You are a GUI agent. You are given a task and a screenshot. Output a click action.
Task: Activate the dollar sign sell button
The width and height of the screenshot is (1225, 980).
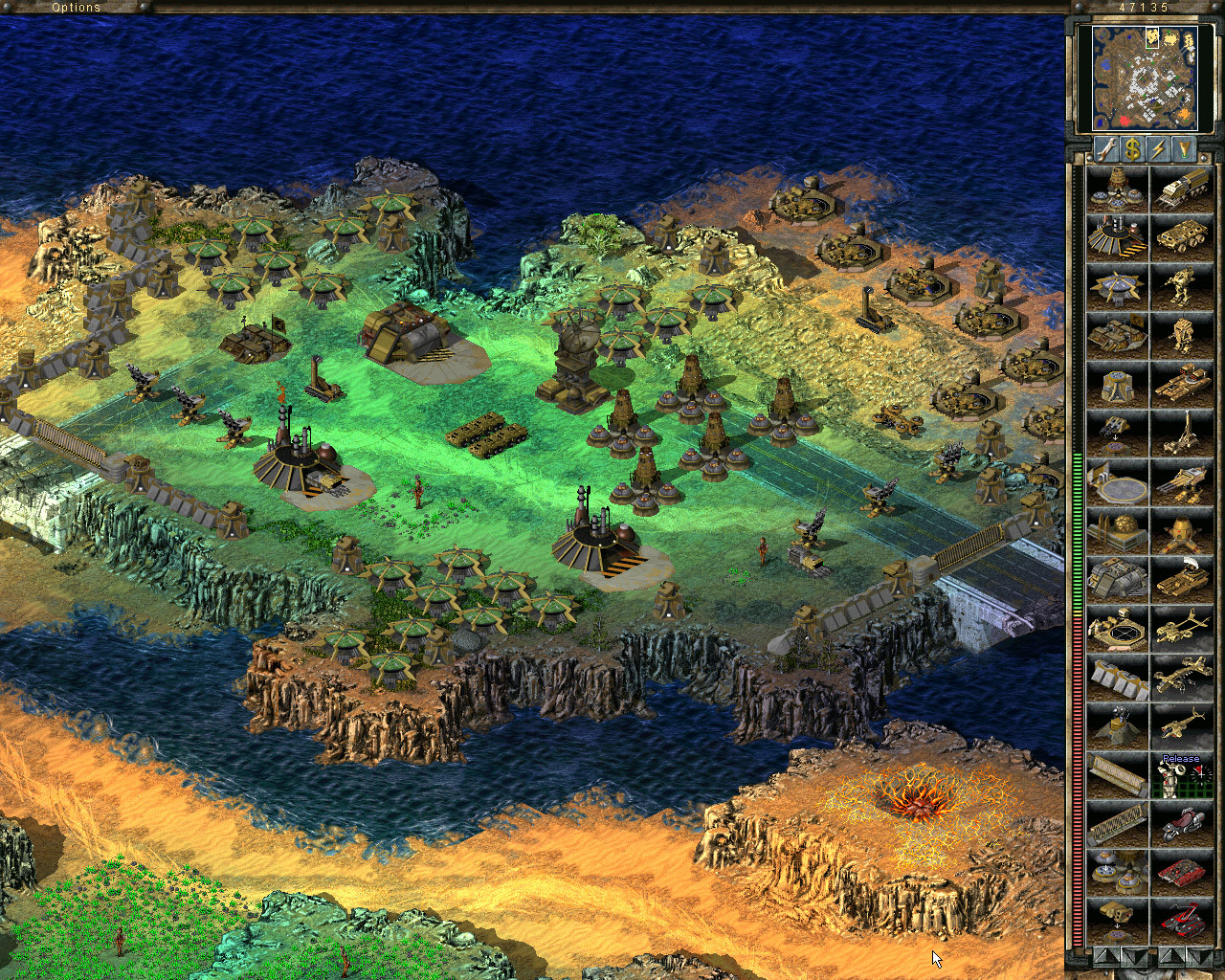pos(1133,149)
